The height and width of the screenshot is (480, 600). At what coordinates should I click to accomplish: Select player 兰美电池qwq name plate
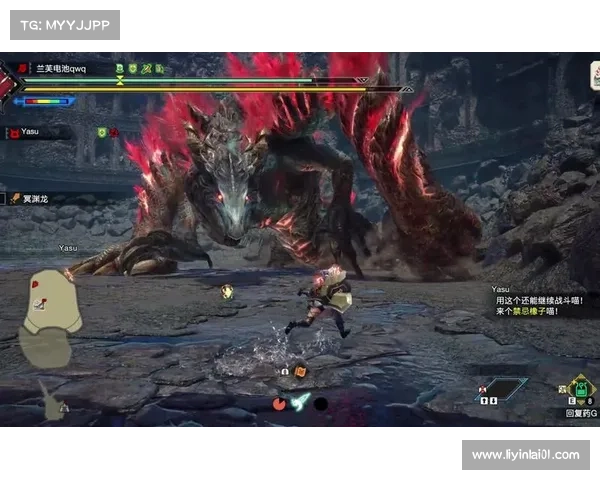(x=62, y=69)
